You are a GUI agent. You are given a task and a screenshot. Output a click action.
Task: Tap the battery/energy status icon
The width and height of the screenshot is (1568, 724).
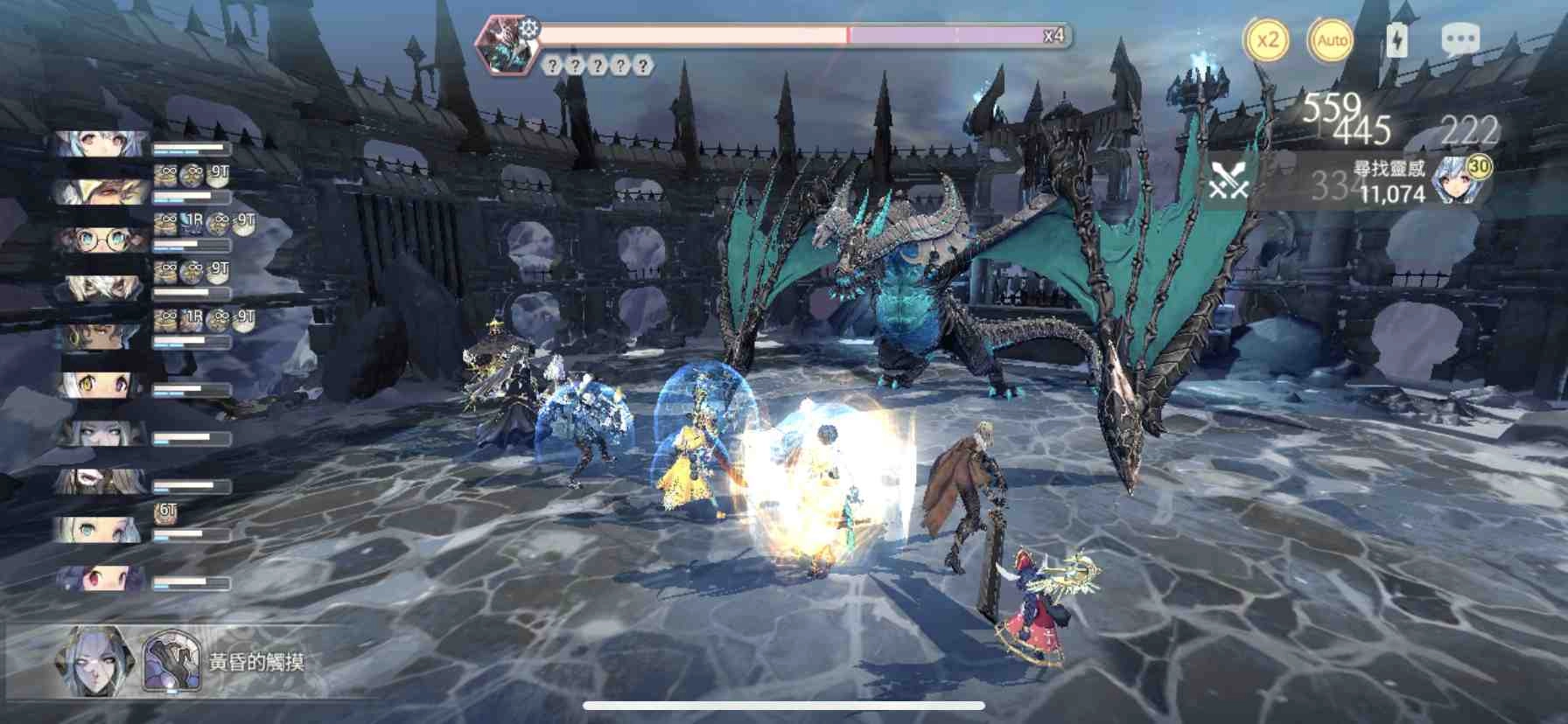click(1399, 38)
